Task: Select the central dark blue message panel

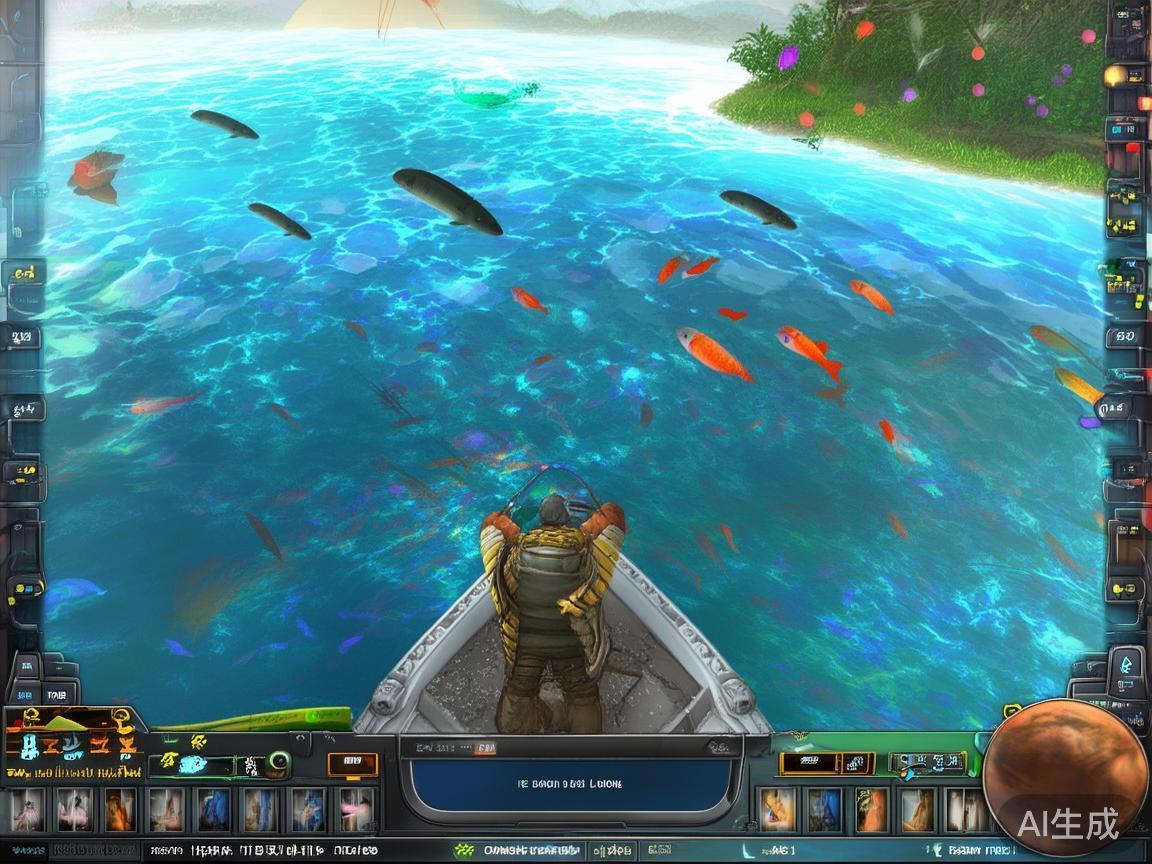Action: pyautogui.click(x=571, y=783)
